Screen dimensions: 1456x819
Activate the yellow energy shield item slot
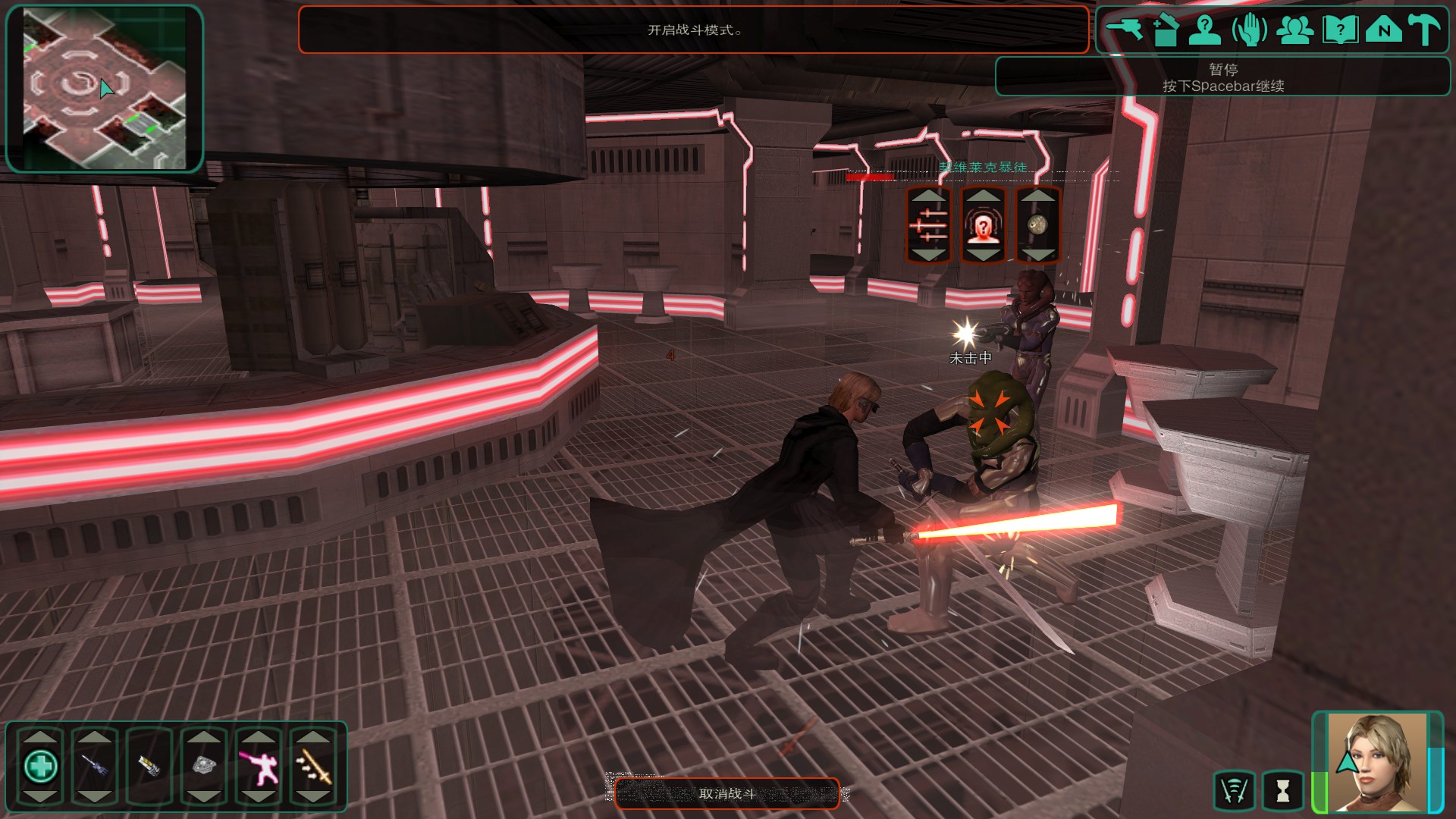pyautogui.click(x=149, y=766)
